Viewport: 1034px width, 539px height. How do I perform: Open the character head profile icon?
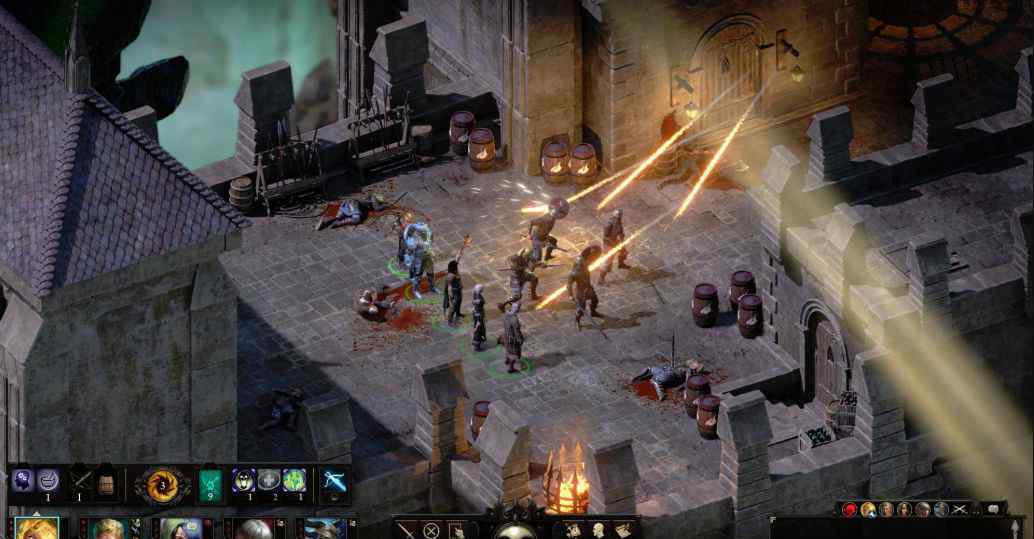(x=598, y=530)
